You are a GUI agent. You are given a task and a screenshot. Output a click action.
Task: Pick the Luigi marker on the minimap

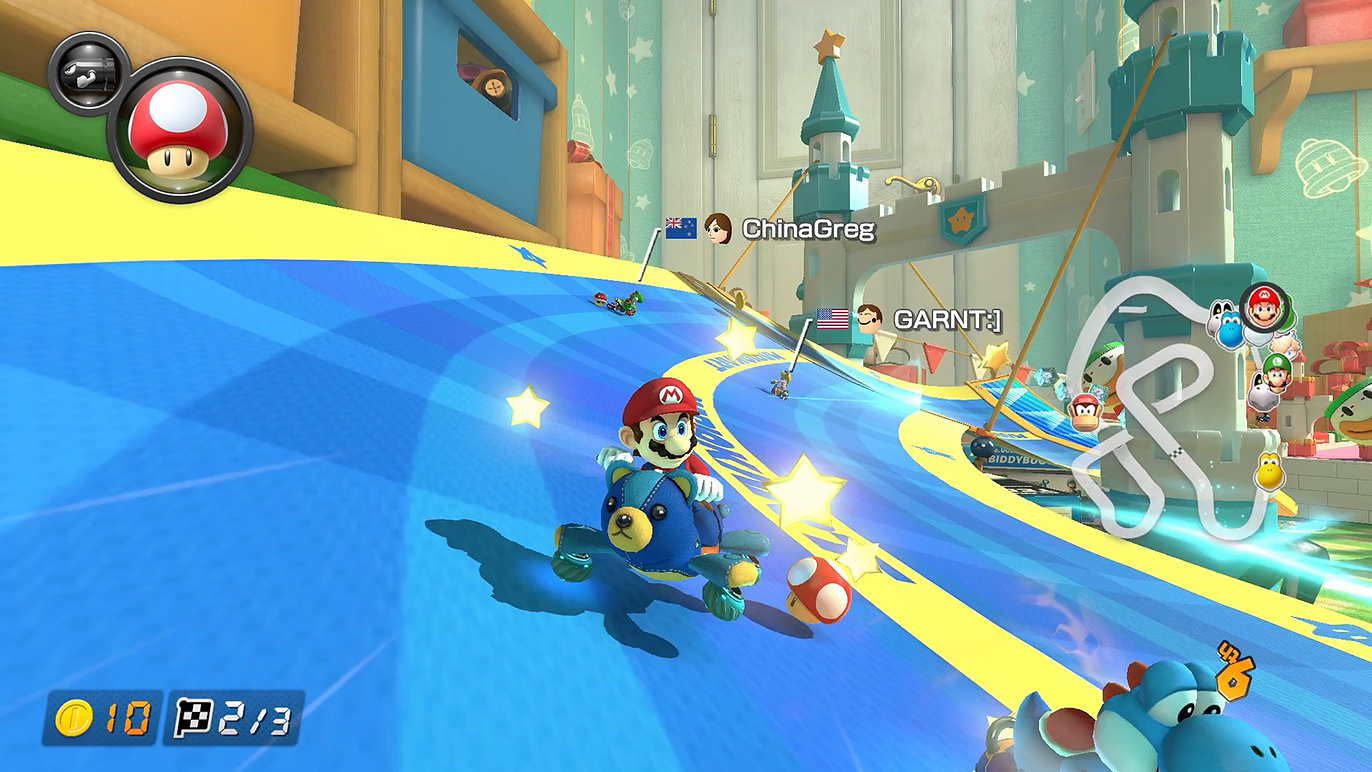pos(1276,369)
